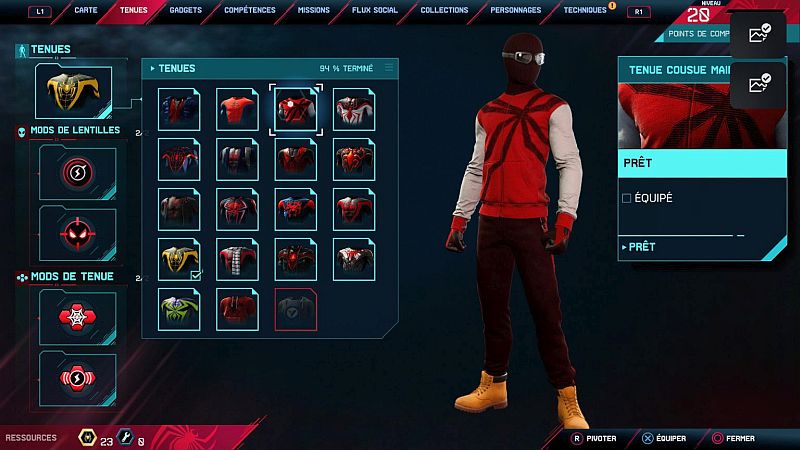The image size is (800, 450).
Task: Open the Techniques tab
Action: click(585, 10)
